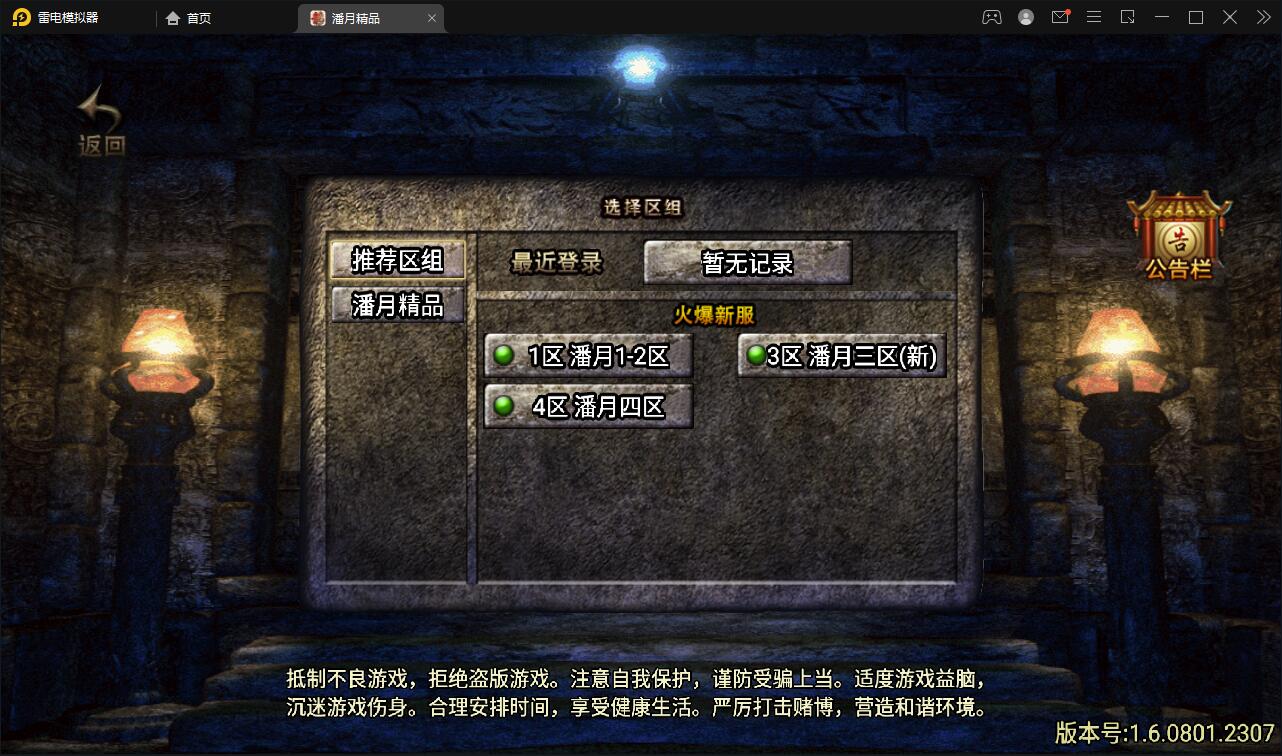Image resolution: width=1282 pixels, height=756 pixels.
Task: Expand the sidebar with the double chevron icon
Action: (x=1262, y=17)
